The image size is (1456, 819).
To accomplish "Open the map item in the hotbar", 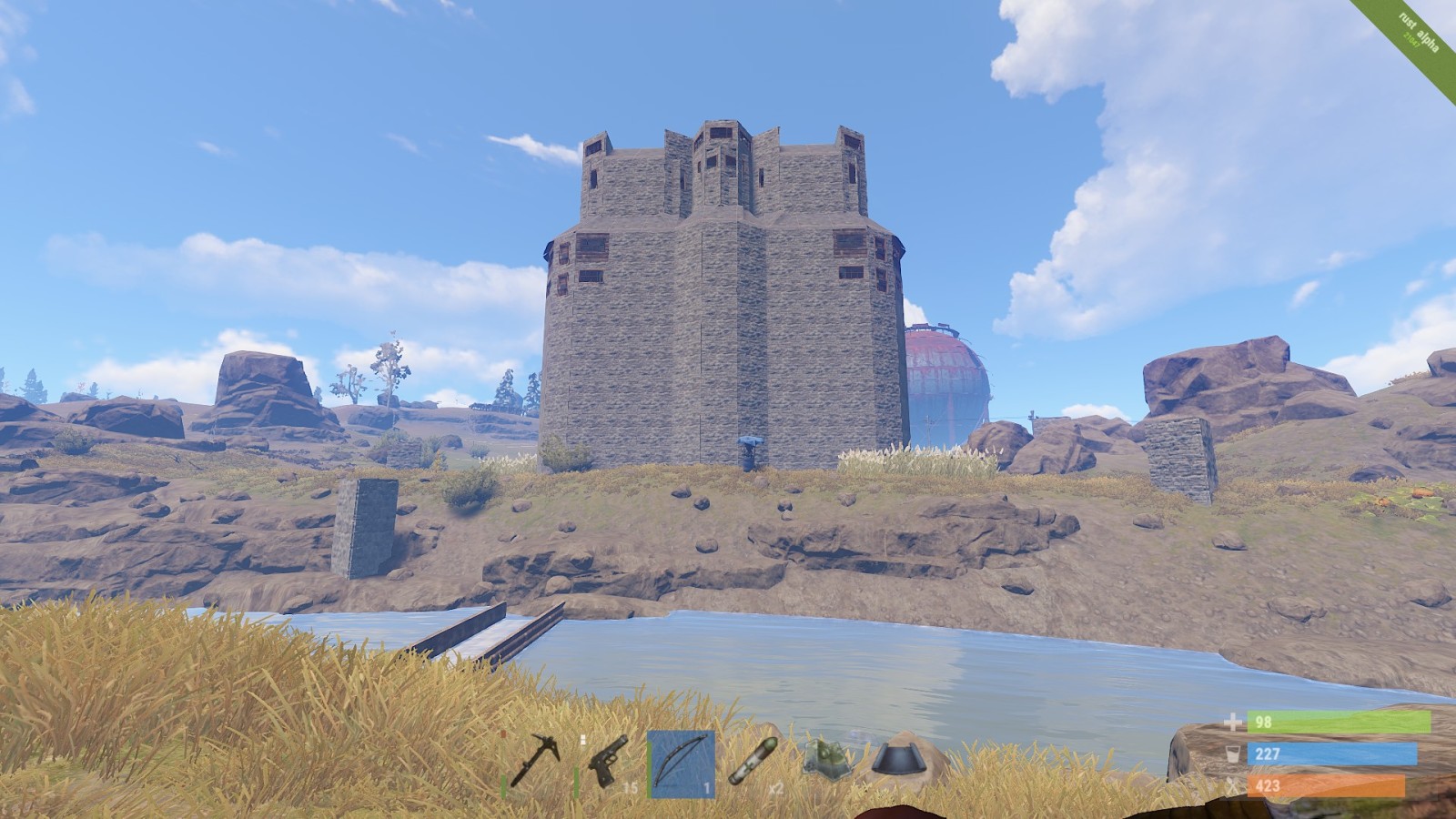I will (x=827, y=761).
